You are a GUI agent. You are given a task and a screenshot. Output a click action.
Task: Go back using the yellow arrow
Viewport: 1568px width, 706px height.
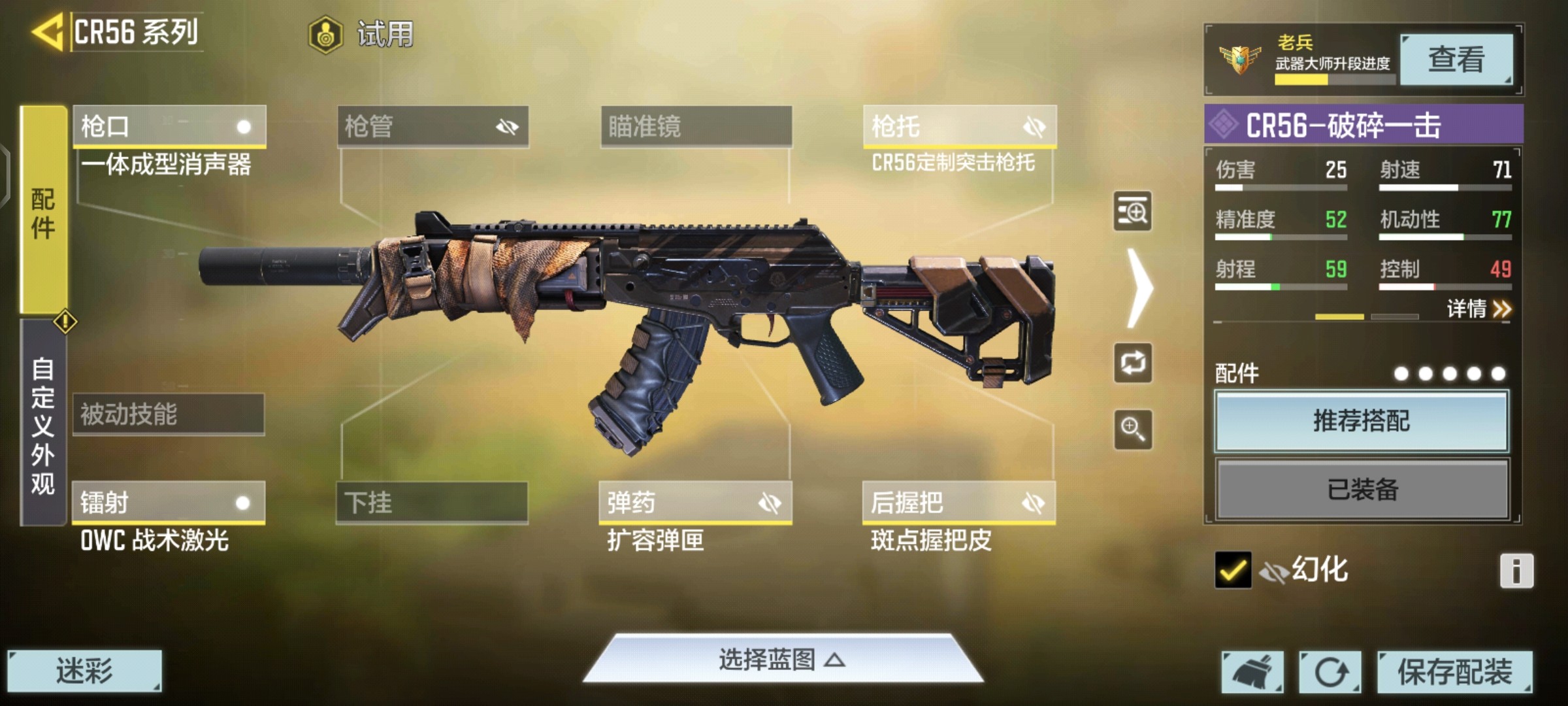click(x=47, y=31)
